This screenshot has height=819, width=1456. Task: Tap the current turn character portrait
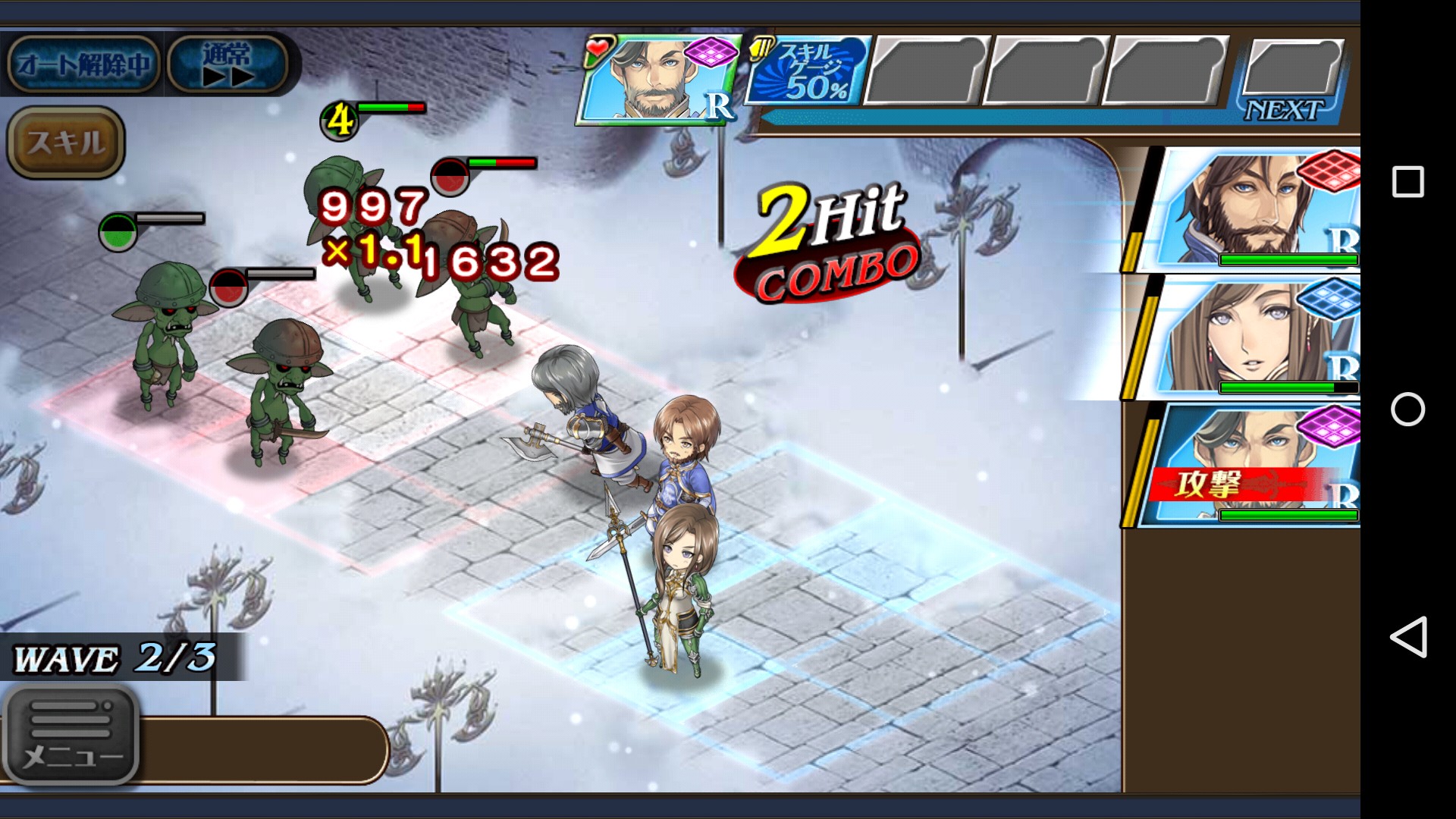pos(657,80)
